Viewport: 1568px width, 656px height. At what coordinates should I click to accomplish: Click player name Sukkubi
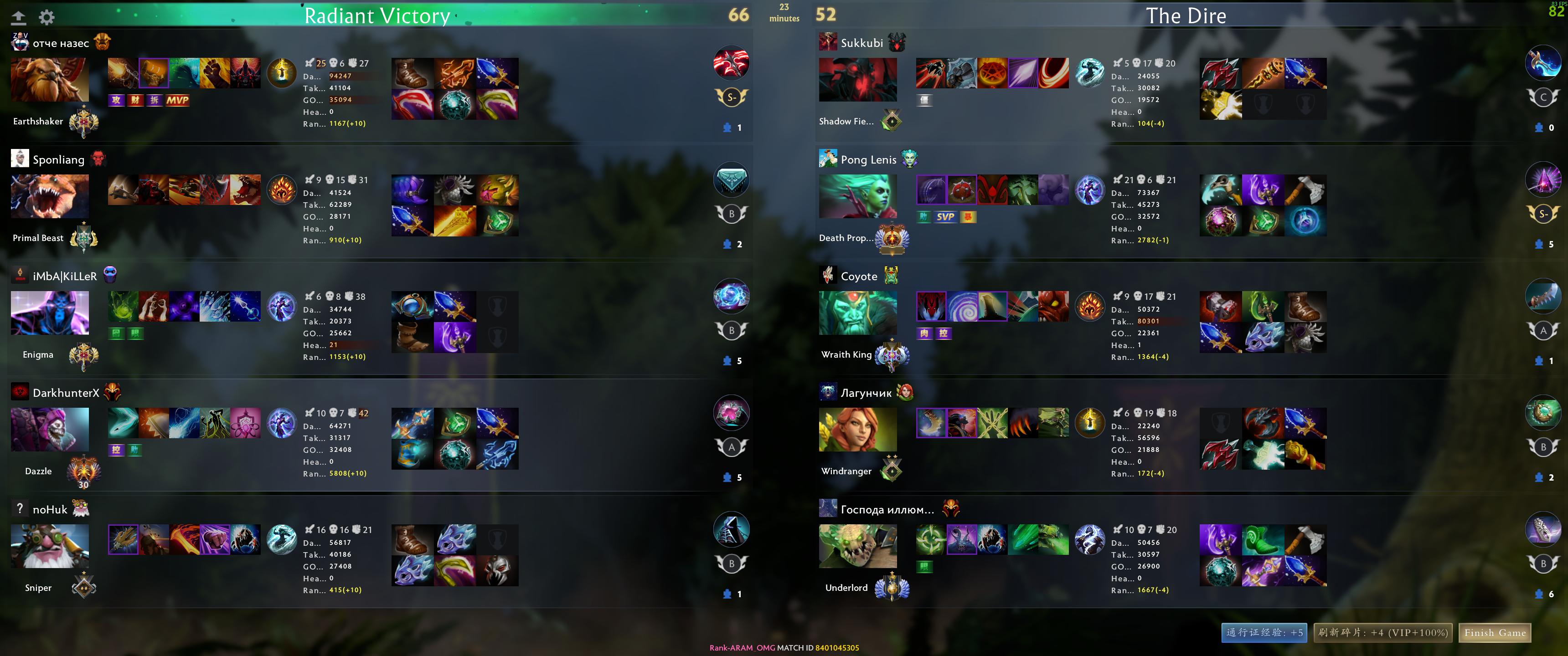point(861,43)
